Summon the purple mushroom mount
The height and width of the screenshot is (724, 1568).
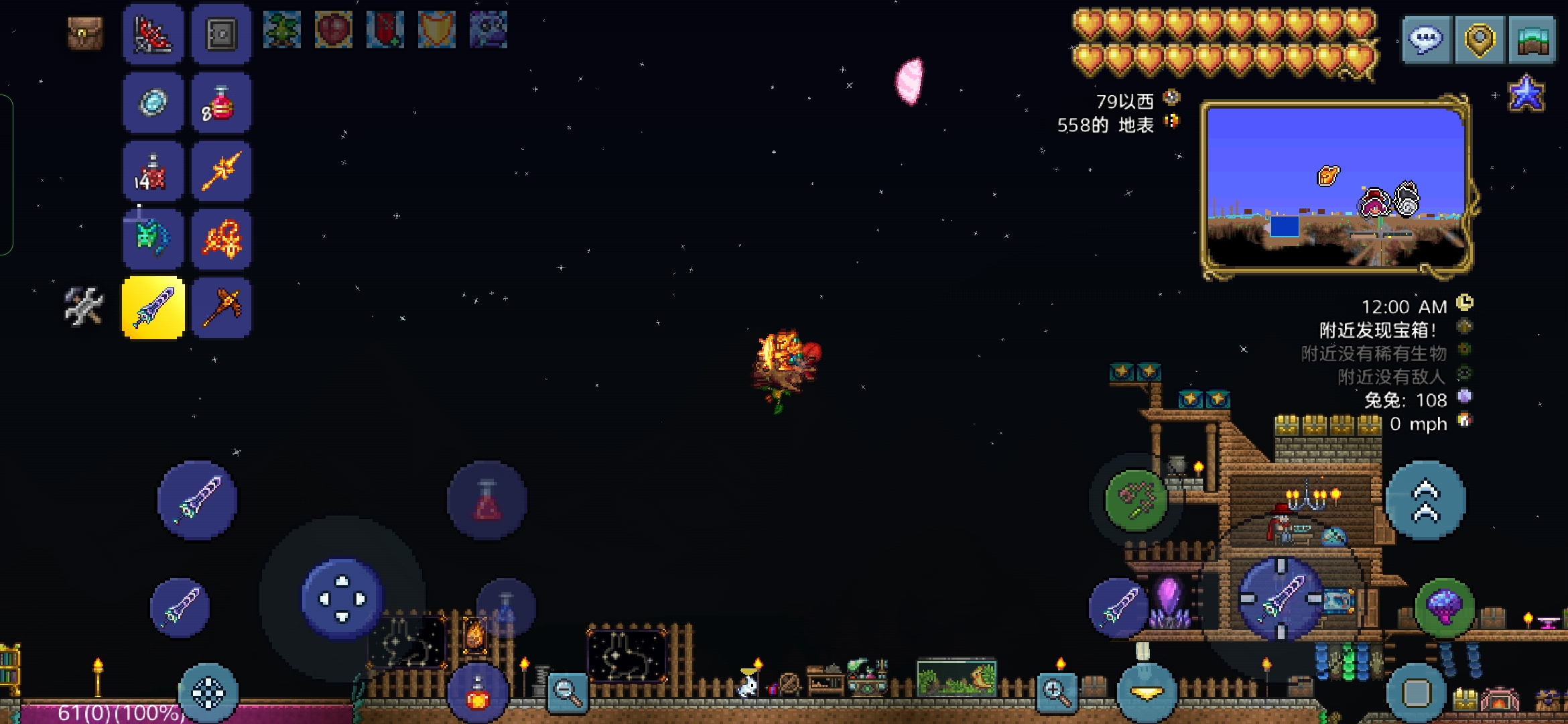[x=1445, y=607]
